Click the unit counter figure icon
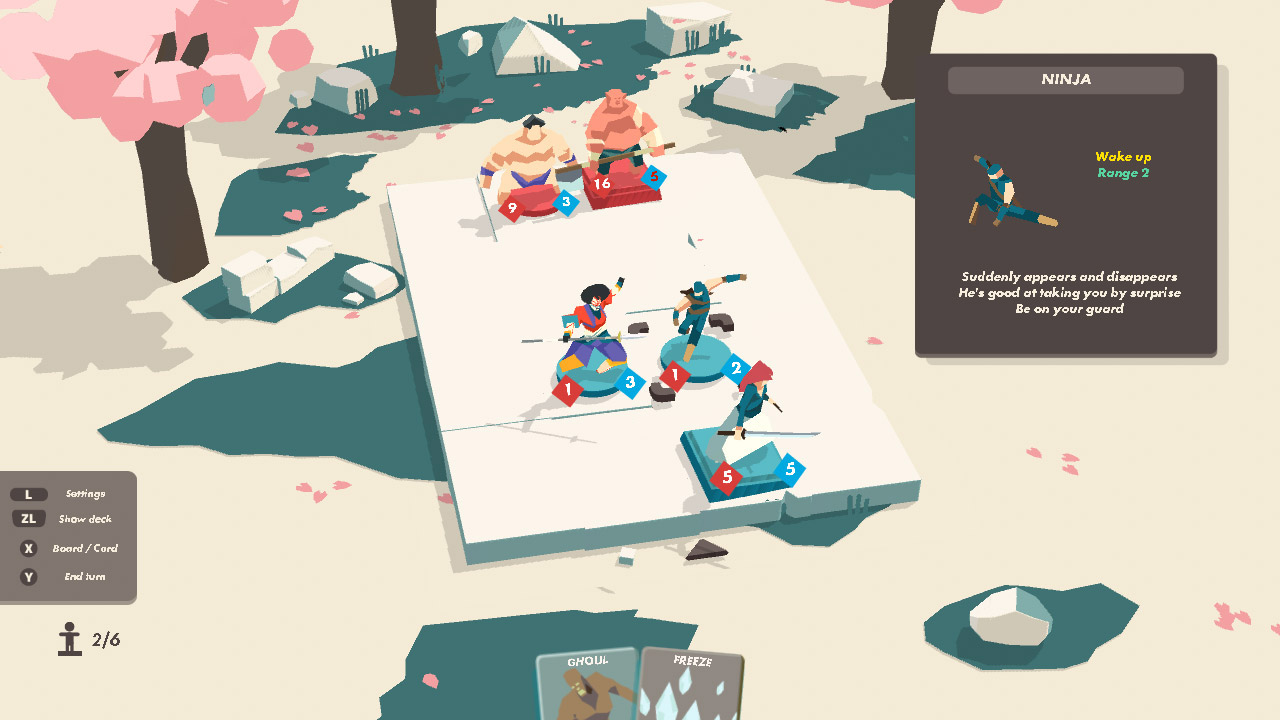Image resolution: width=1280 pixels, height=720 pixels. 70,637
